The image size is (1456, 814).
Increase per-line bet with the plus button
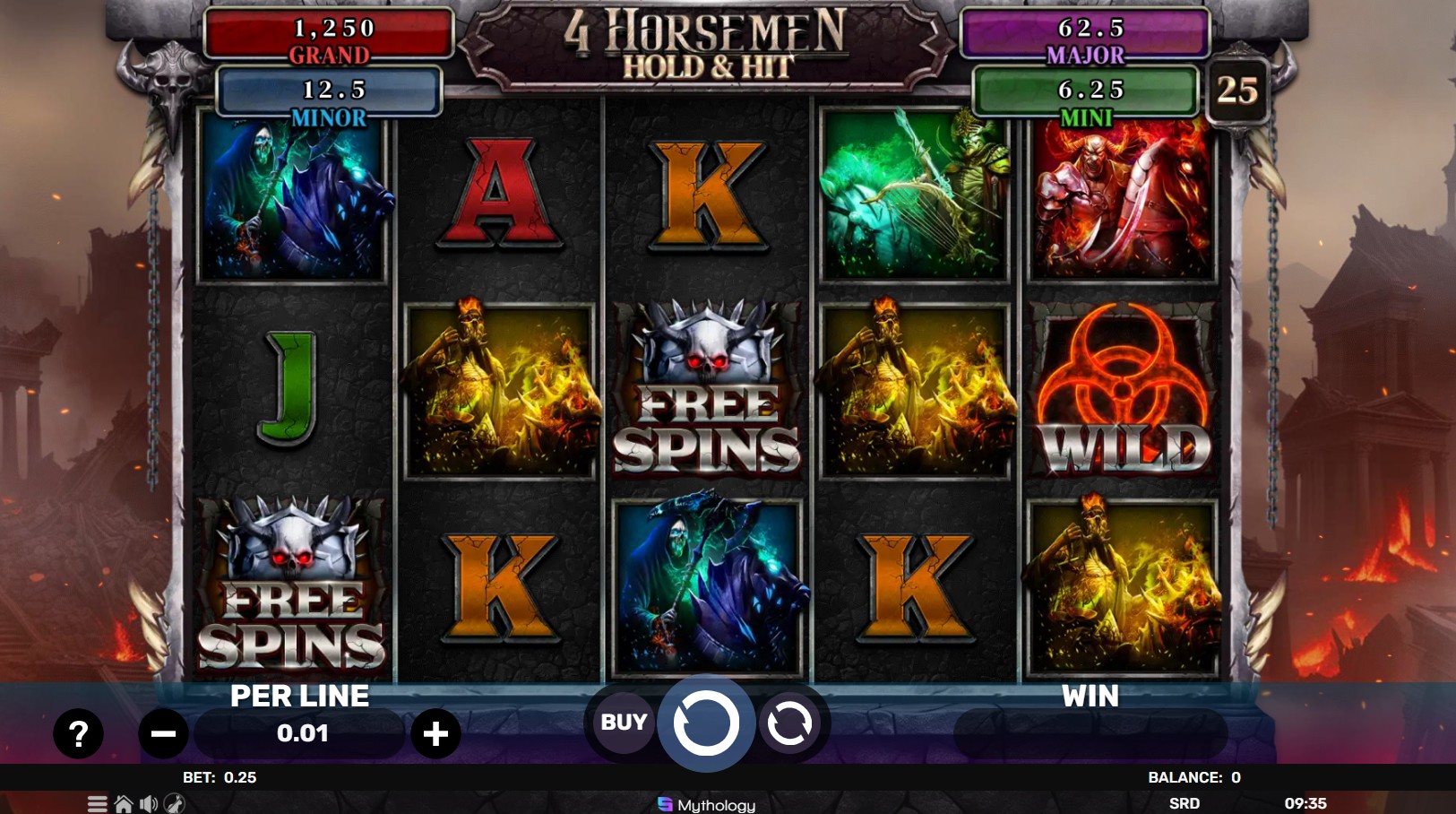(436, 733)
